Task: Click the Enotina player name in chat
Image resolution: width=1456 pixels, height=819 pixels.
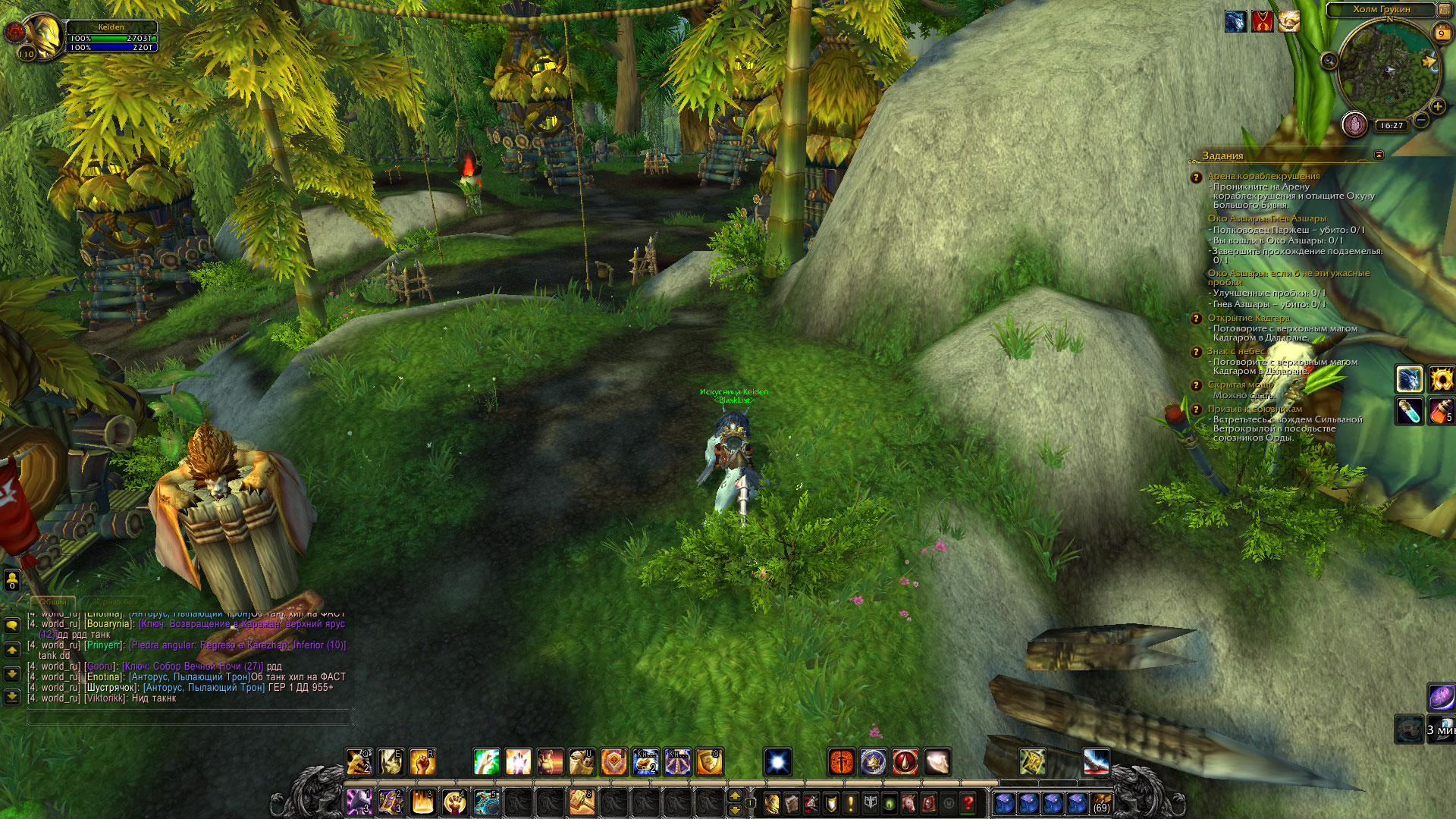Action: point(103,677)
